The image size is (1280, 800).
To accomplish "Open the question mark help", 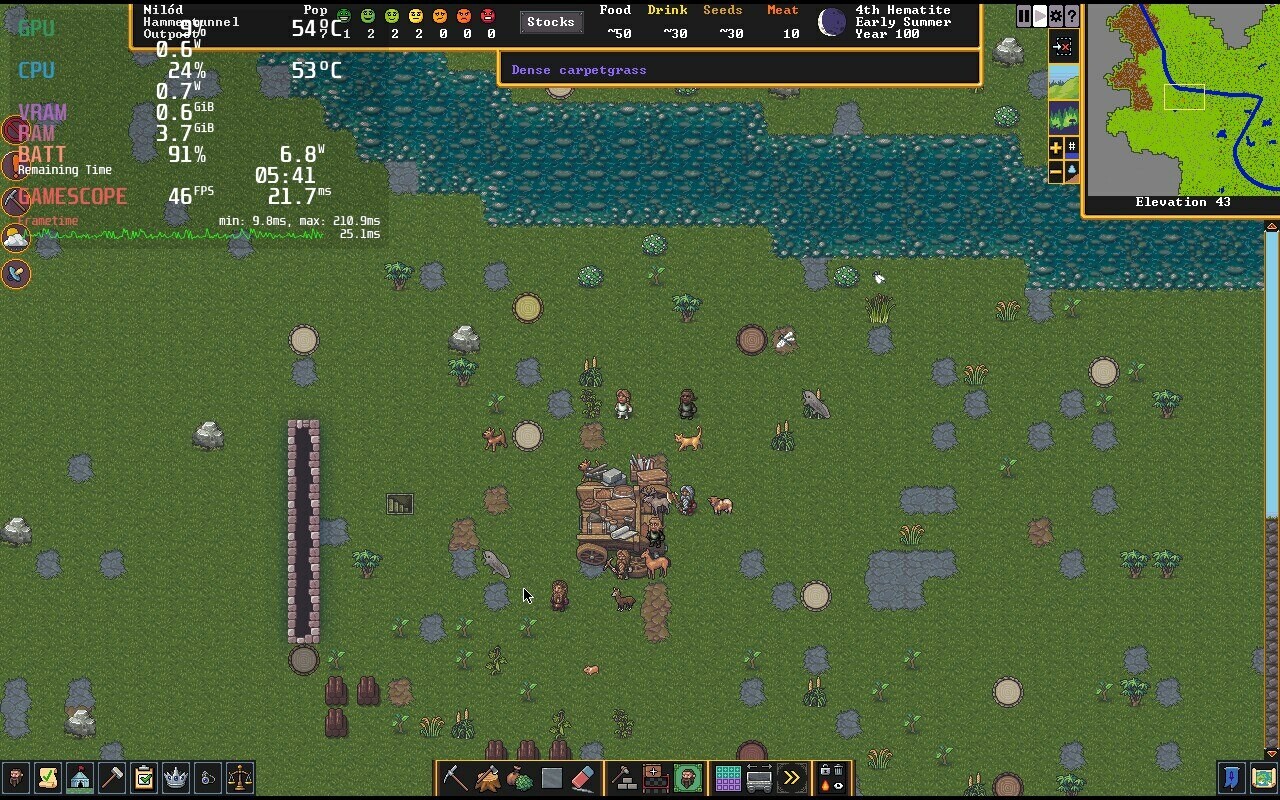I will (1072, 16).
